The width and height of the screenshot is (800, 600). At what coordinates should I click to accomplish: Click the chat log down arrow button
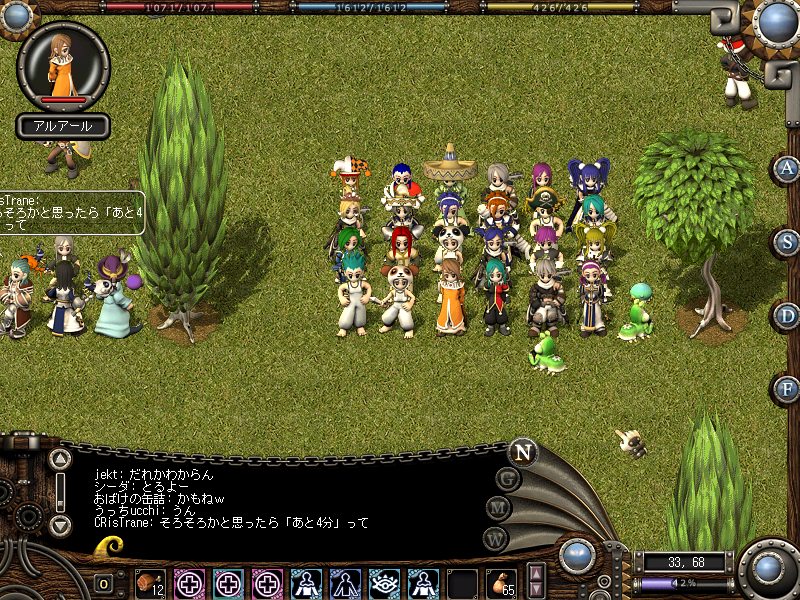coord(60,524)
